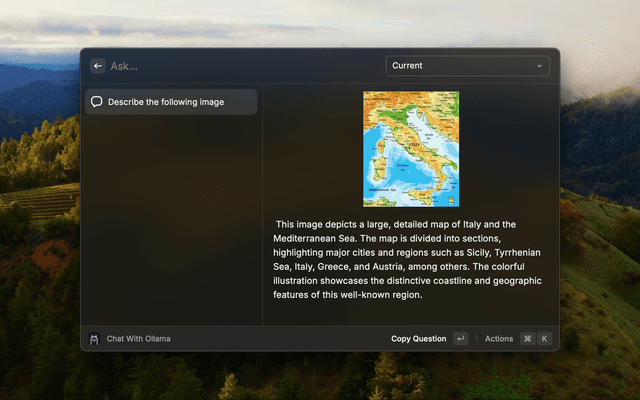Select the 'Describe the following image' chat
This screenshot has height=400, width=640.
click(171, 102)
